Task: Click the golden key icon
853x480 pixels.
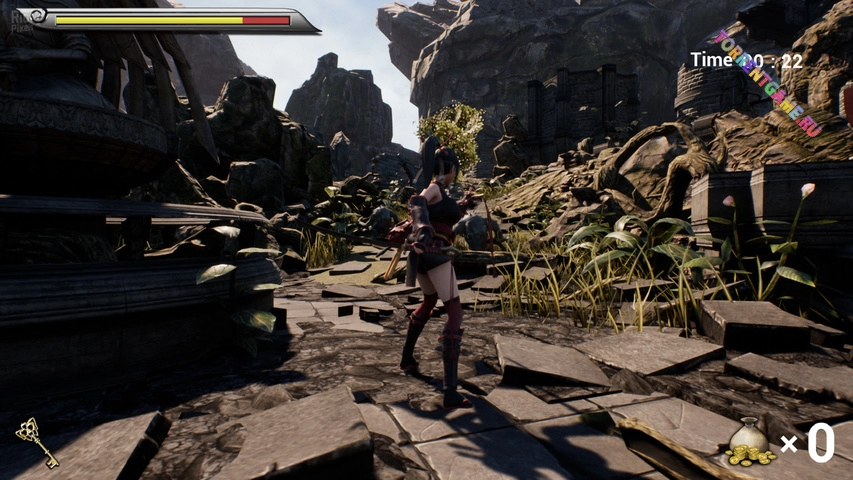Action: pyautogui.click(x=36, y=442)
